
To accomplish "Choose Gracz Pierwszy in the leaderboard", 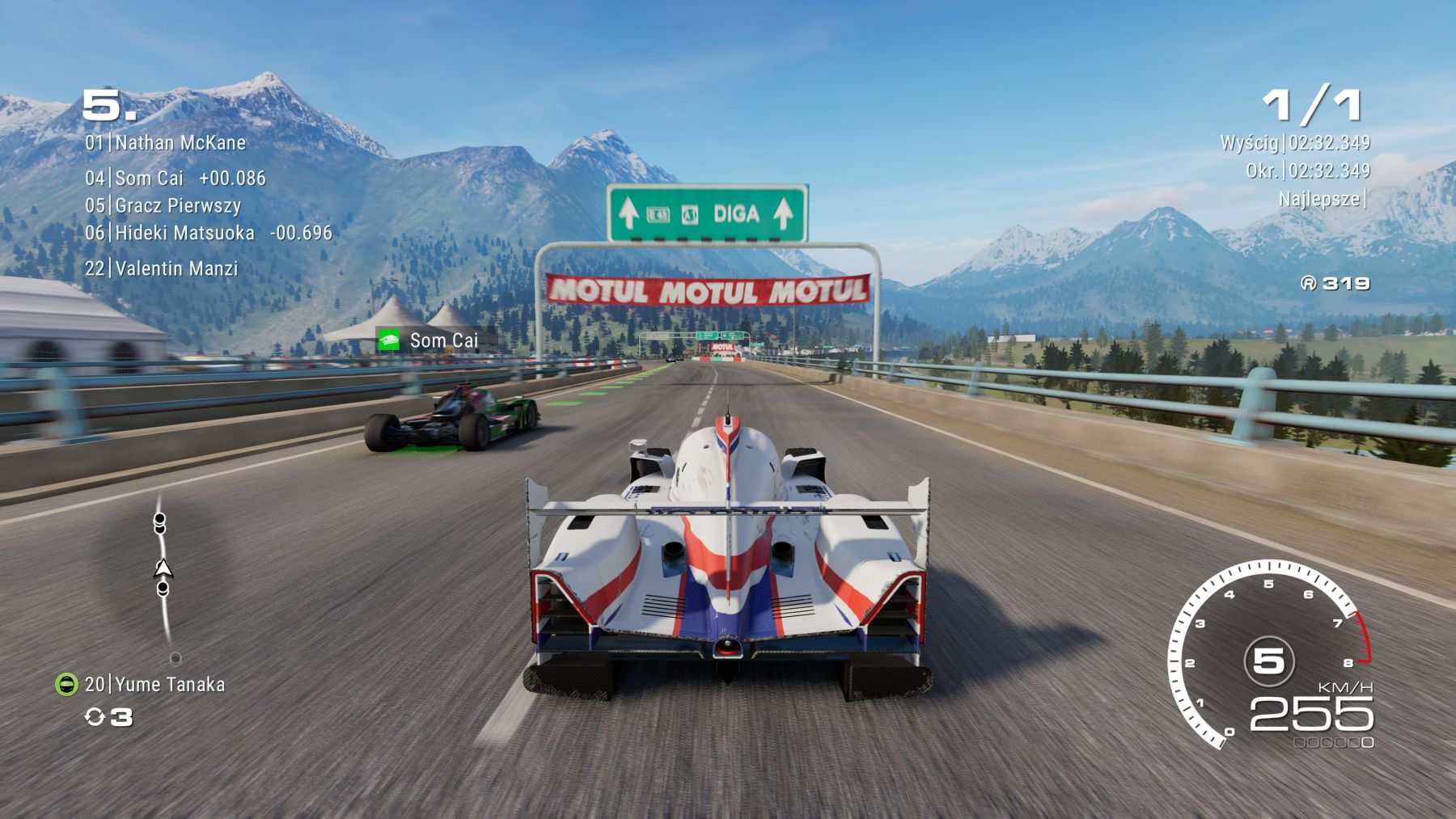I will (x=163, y=205).
